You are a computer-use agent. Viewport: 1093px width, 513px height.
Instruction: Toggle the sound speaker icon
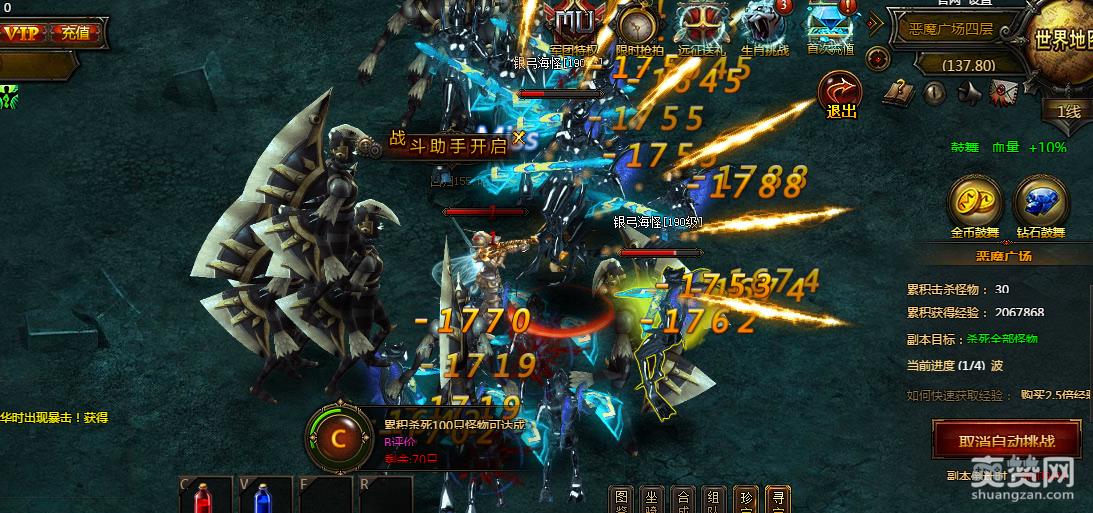[968, 94]
